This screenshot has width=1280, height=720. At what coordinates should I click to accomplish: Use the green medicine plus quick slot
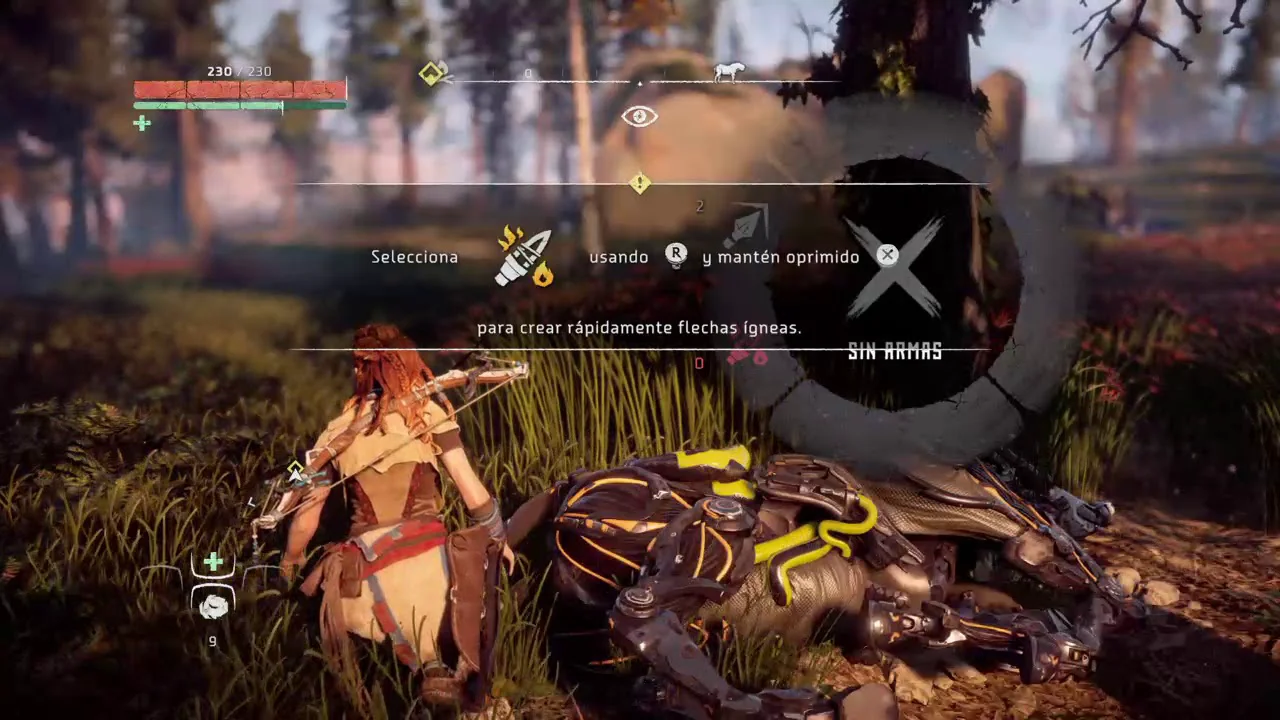(x=213, y=563)
